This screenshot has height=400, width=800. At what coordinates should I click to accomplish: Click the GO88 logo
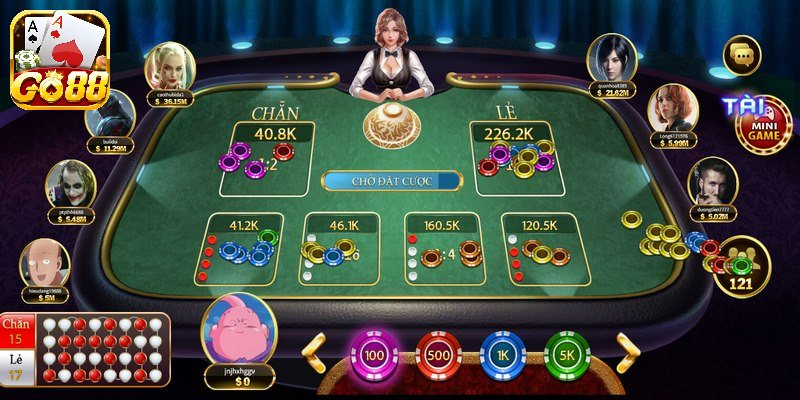point(58,62)
